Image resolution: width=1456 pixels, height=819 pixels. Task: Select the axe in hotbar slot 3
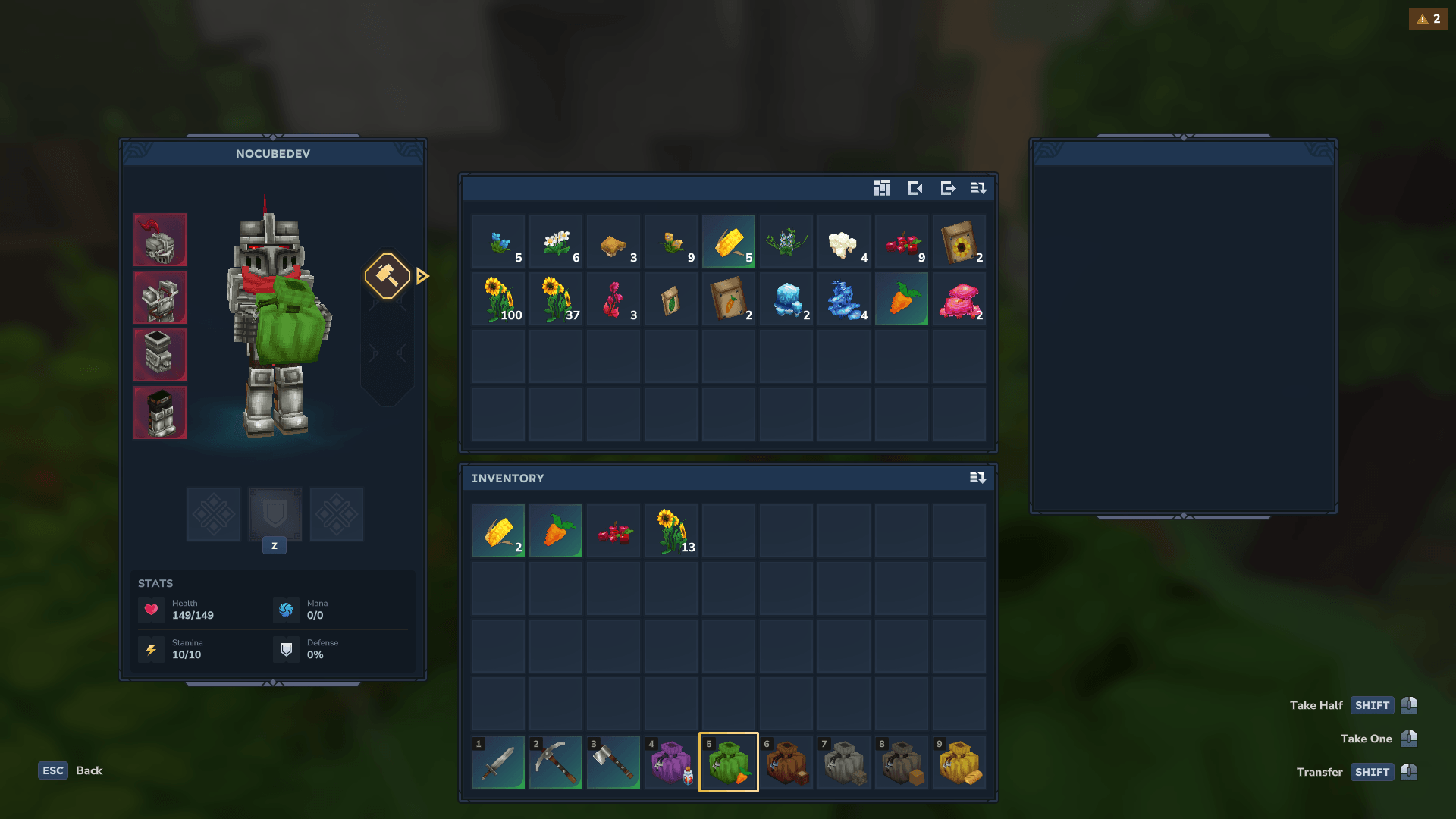[x=613, y=762]
